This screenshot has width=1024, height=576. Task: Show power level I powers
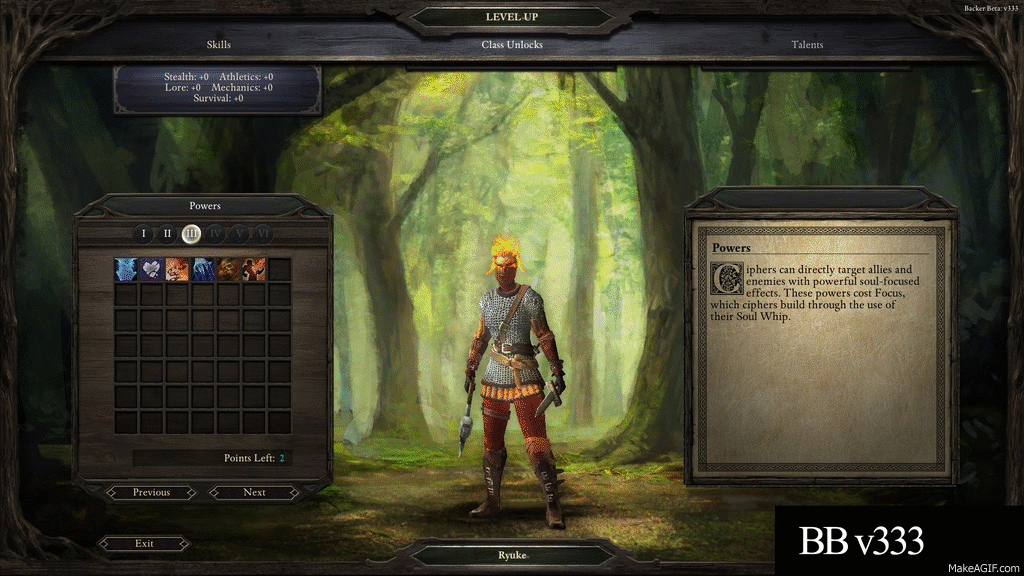point(143,234)
